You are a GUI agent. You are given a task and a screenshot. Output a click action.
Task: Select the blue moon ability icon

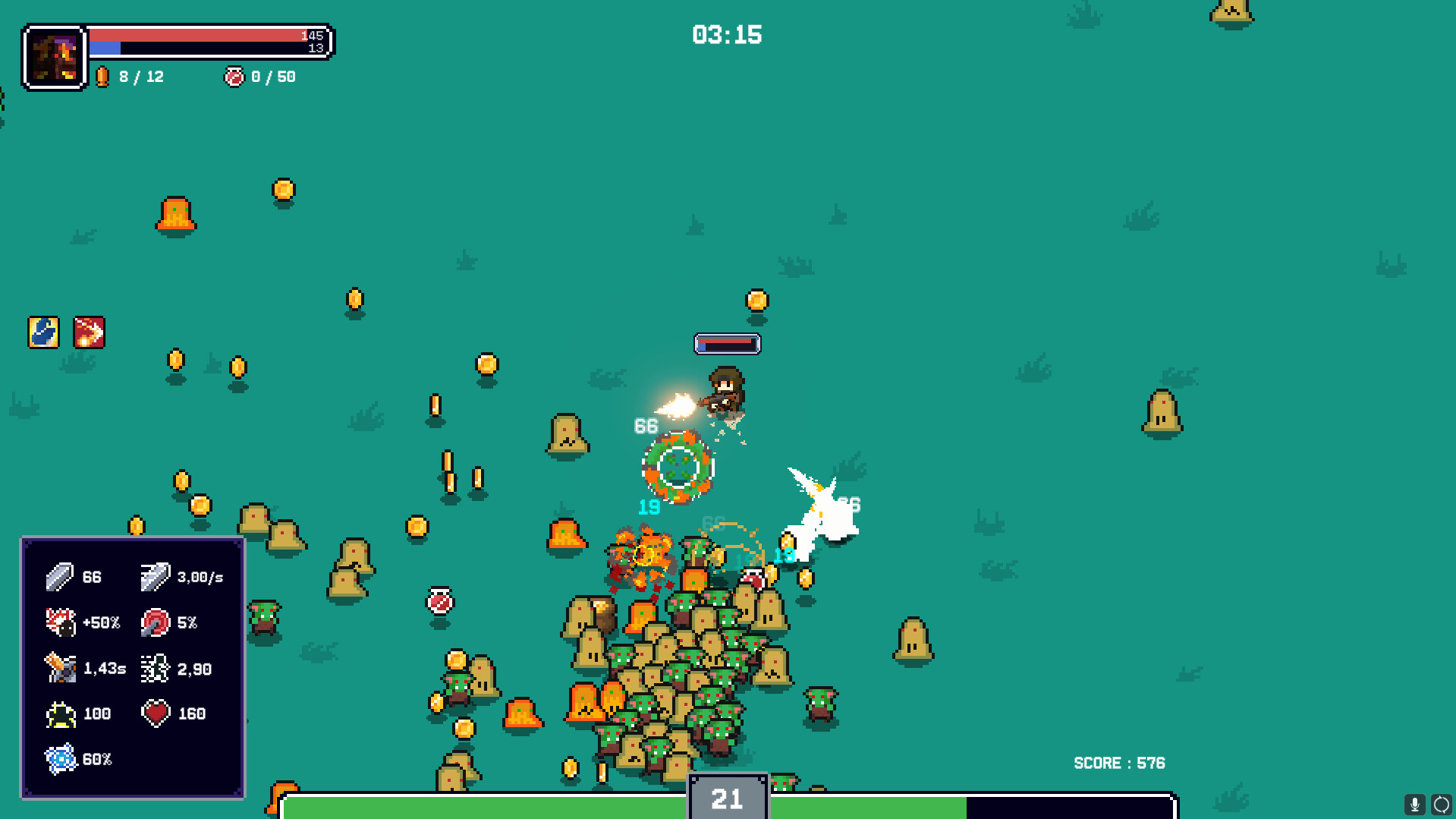43,332
